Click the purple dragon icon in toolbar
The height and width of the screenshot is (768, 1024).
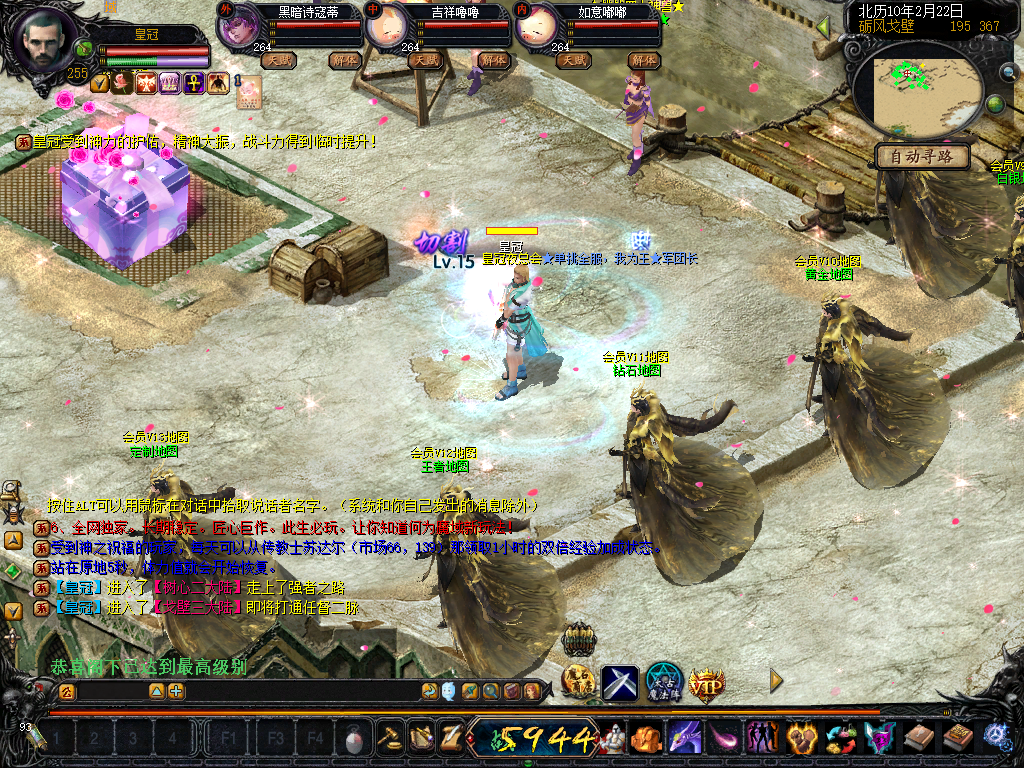pos(684,738)
